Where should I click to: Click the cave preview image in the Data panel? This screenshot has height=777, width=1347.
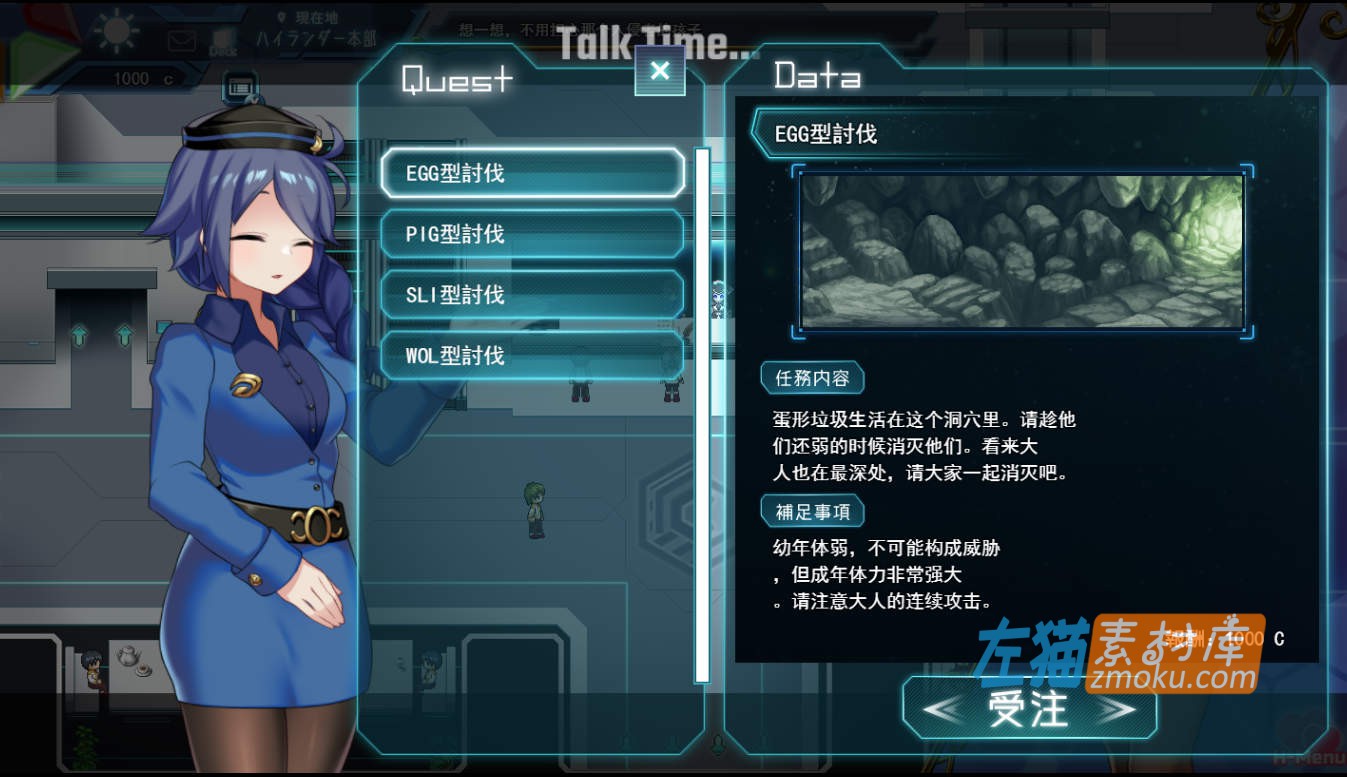coord(1021,249)
